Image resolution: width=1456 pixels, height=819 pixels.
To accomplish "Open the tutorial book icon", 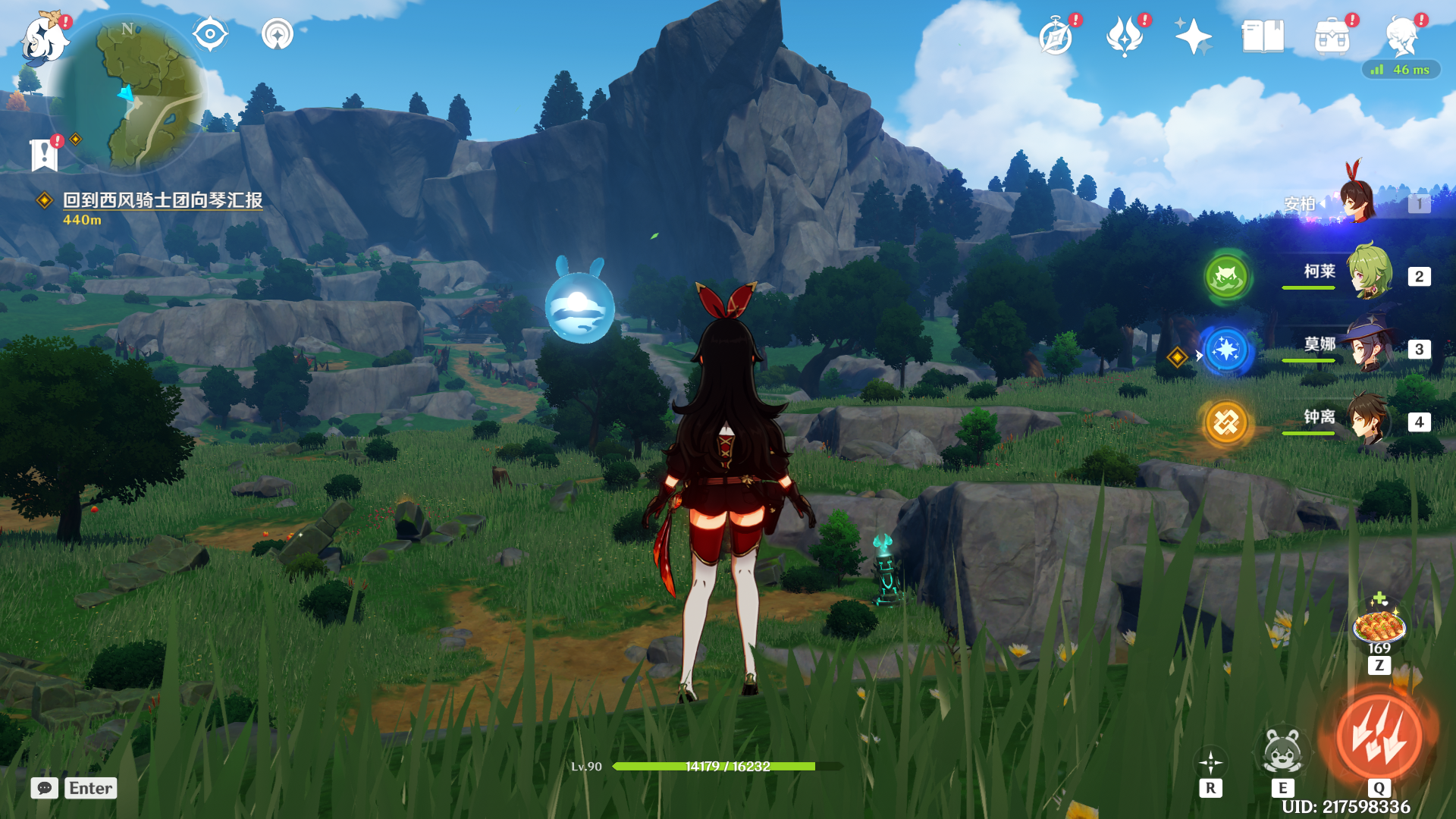I will pos(1263,37).
